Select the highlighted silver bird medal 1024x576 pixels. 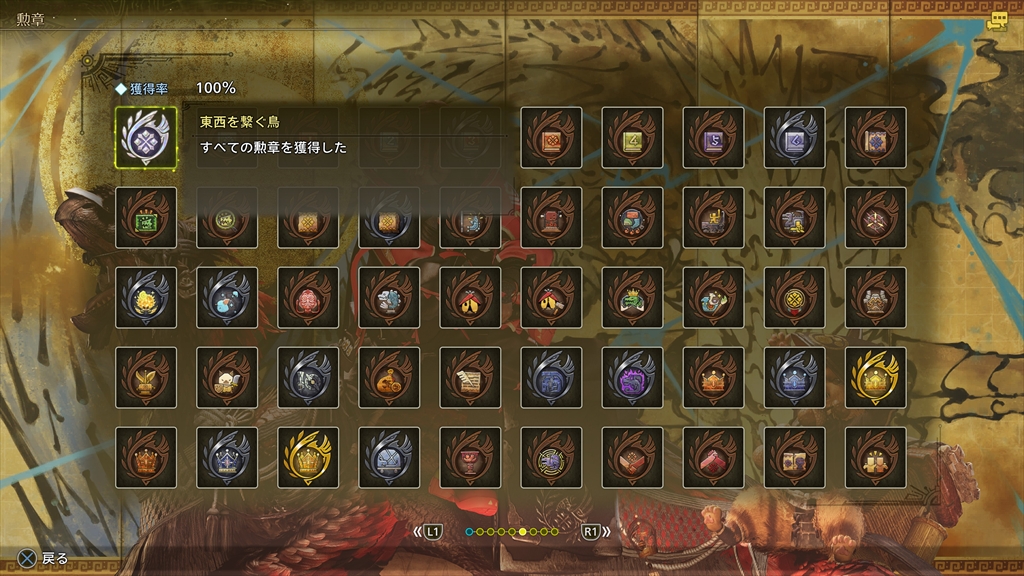point(146,137)
